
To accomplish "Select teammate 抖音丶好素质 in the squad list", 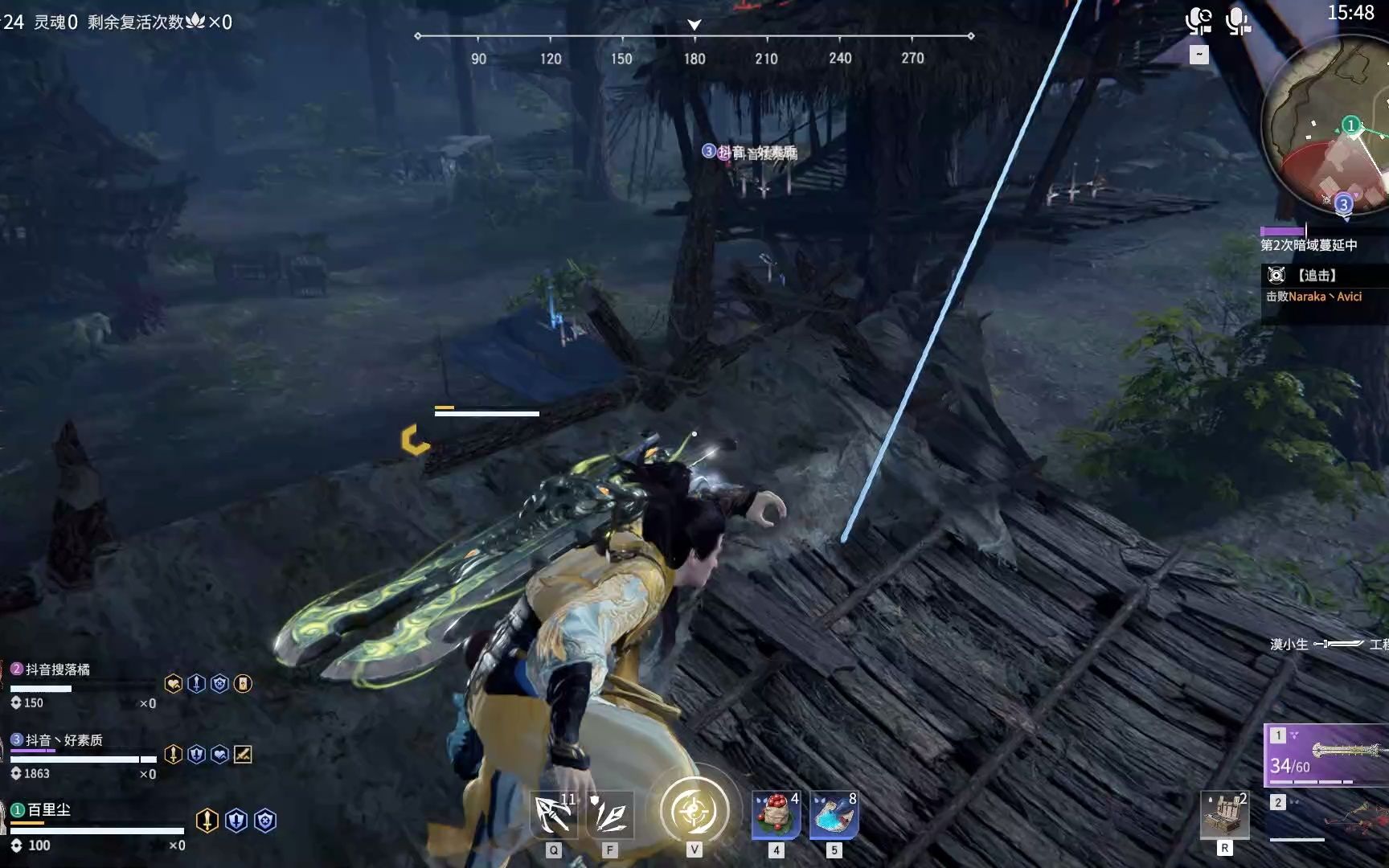I will (64, 740).
